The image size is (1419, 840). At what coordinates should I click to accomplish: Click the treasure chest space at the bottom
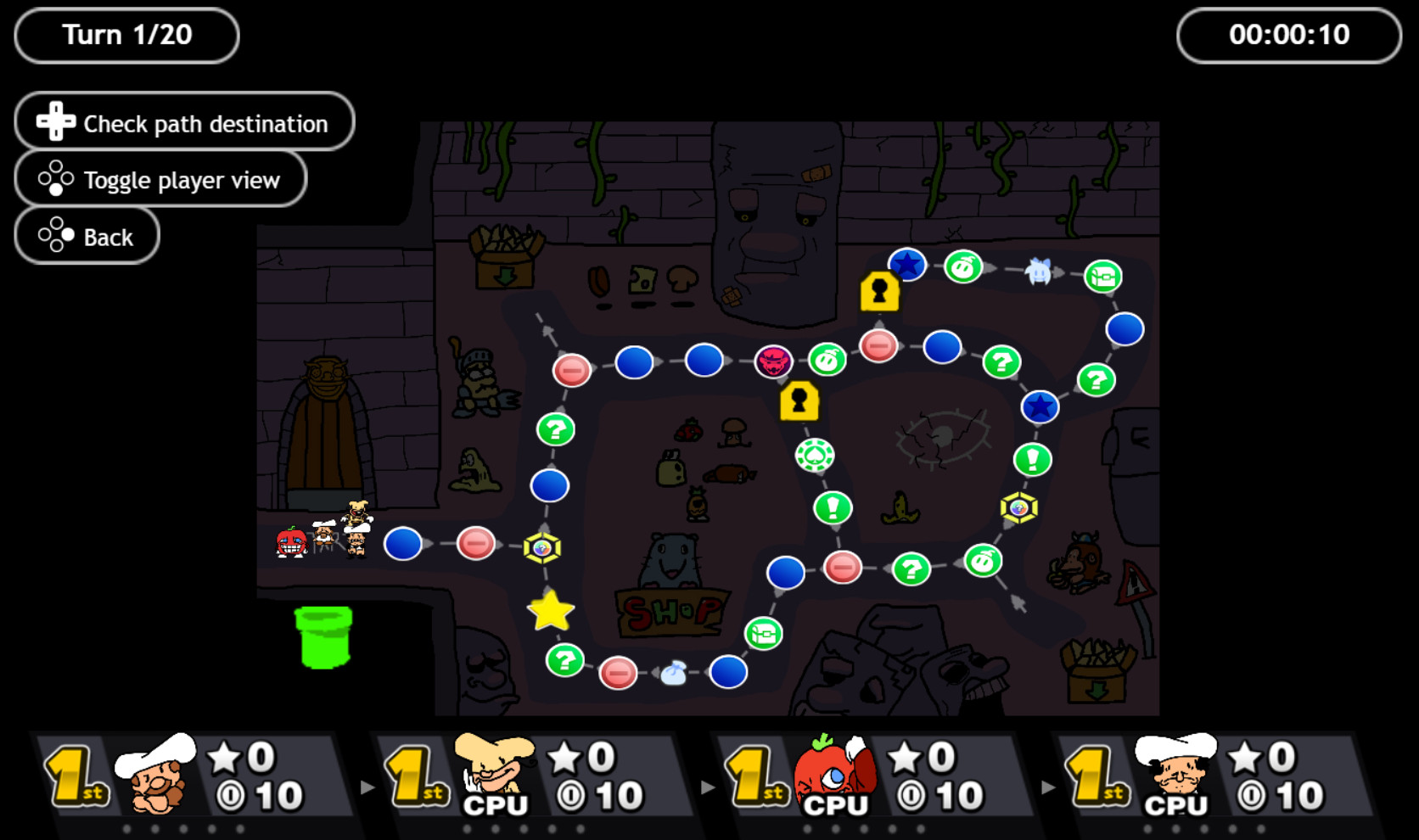(763, 633)
